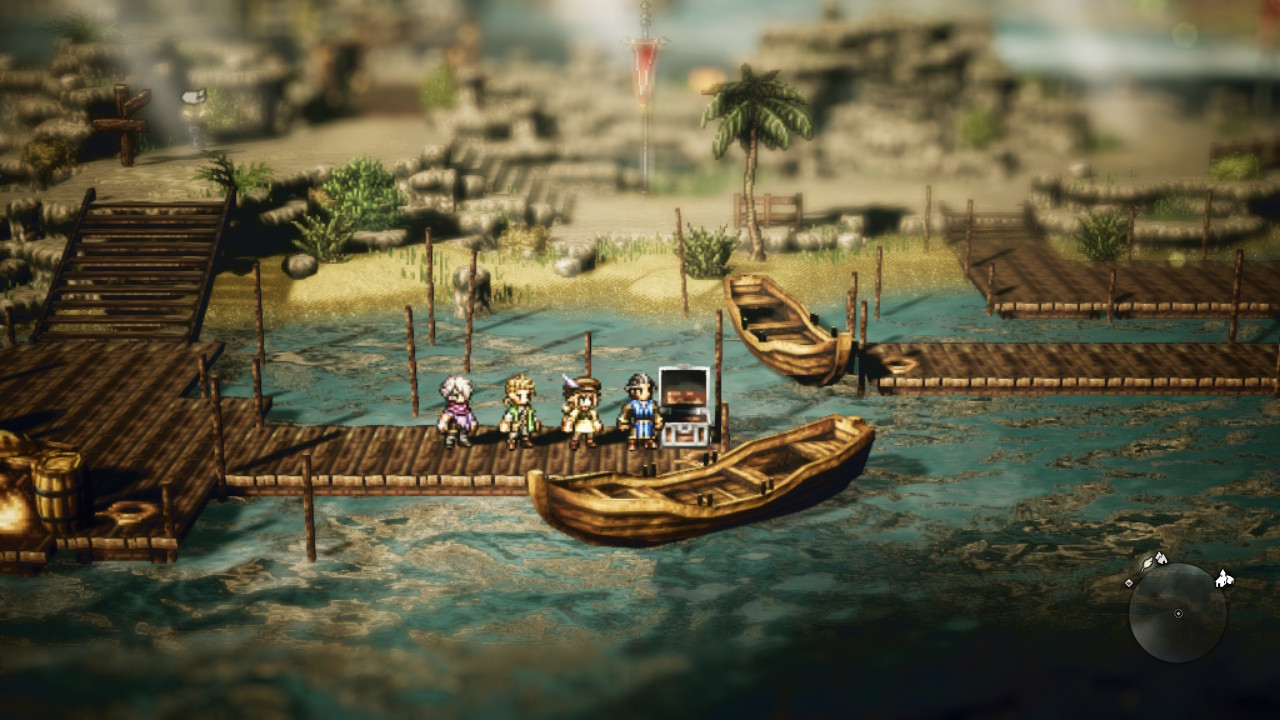Screen dimensions: 1280x720
Task: Click the circular radar minimap
Action: tap(1177, 612)
